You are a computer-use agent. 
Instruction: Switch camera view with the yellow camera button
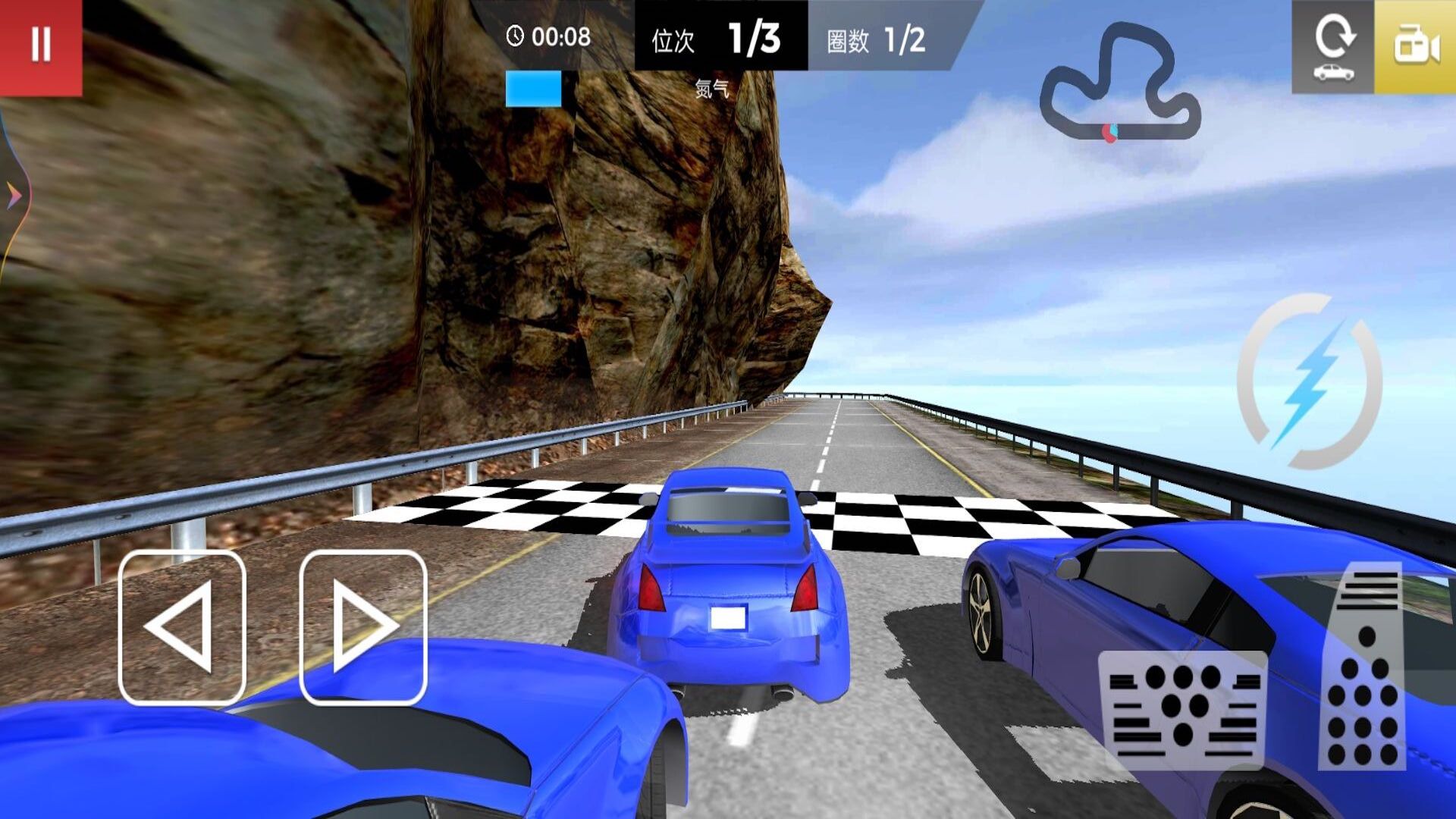1415,47
